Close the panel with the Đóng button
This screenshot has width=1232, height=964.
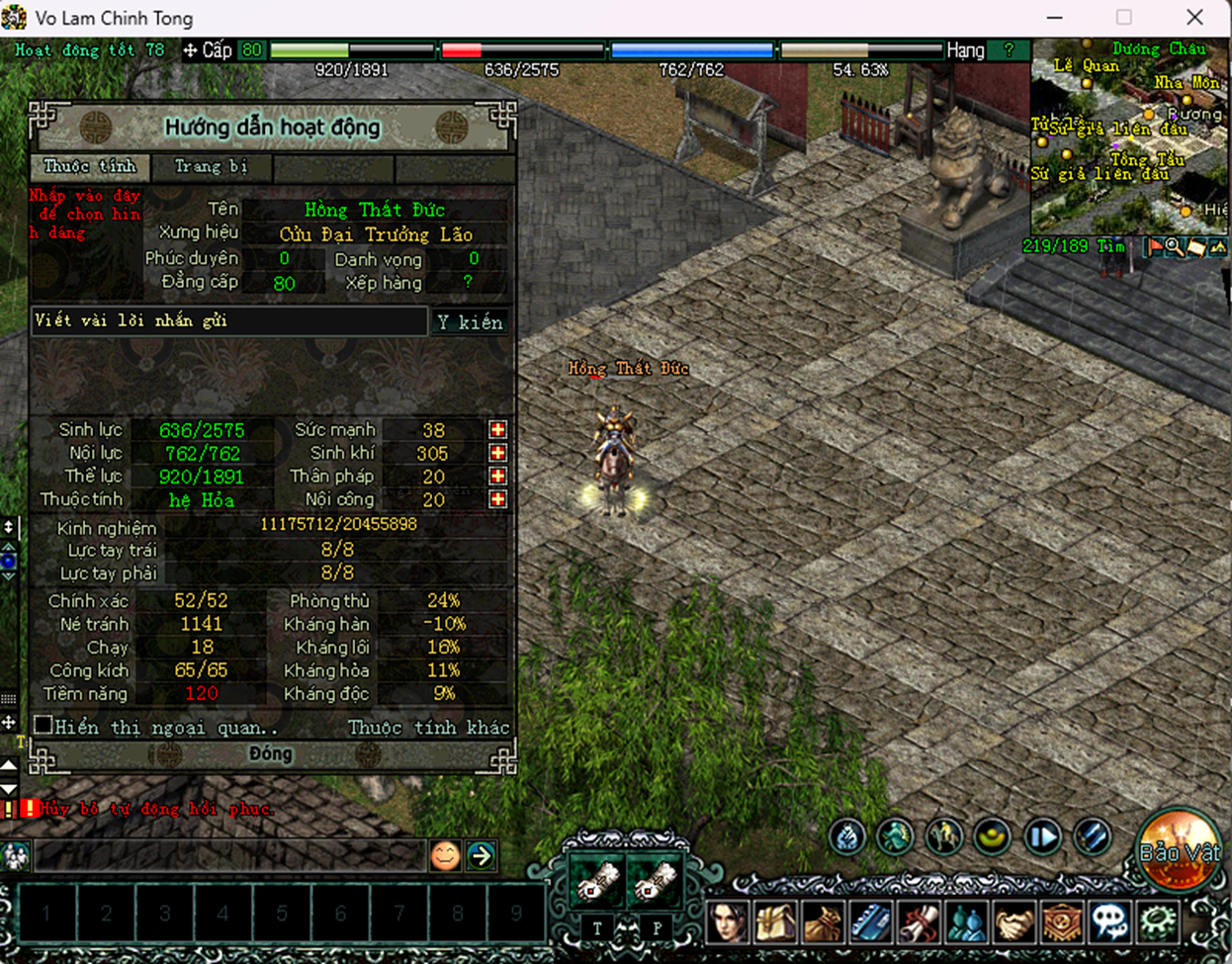[x=270, y=754]
